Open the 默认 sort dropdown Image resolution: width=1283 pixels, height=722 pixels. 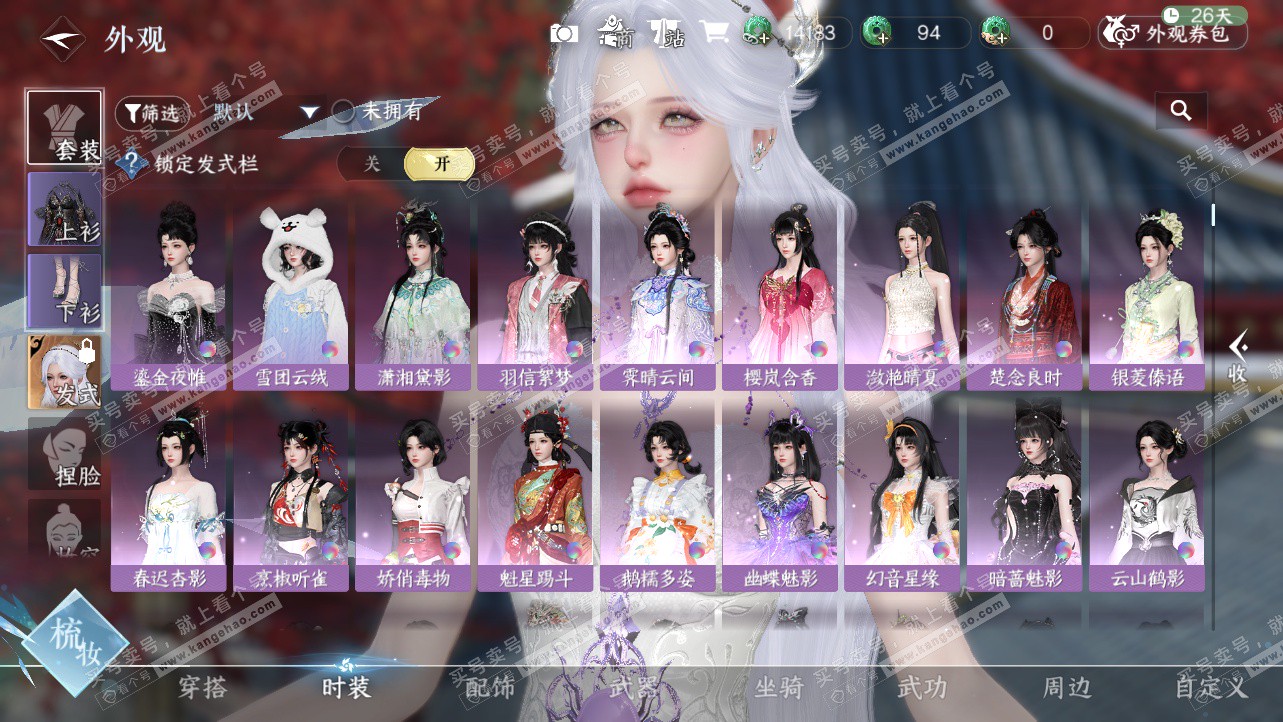266,112
